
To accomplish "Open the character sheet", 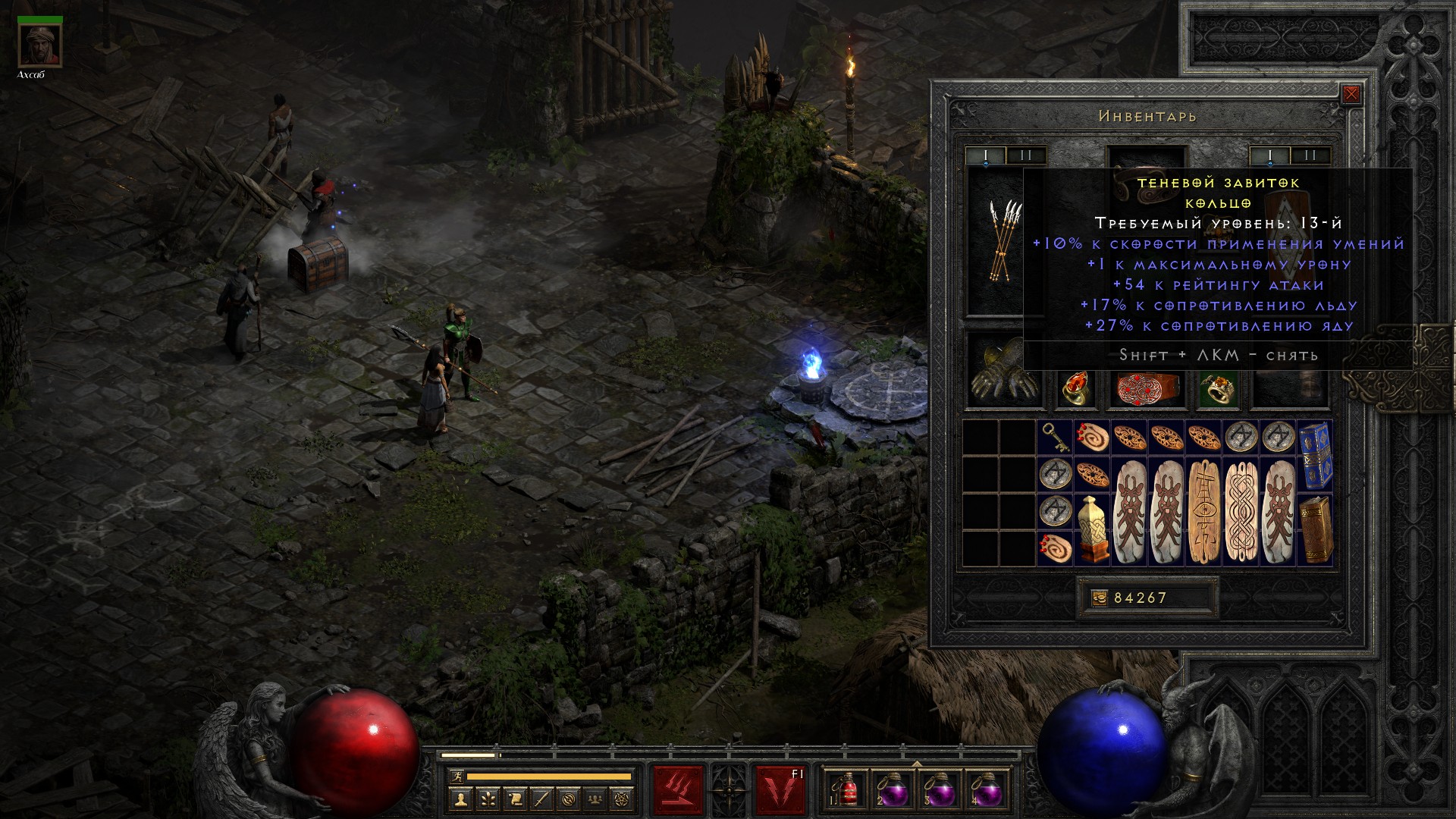I will tap(461, 799).
